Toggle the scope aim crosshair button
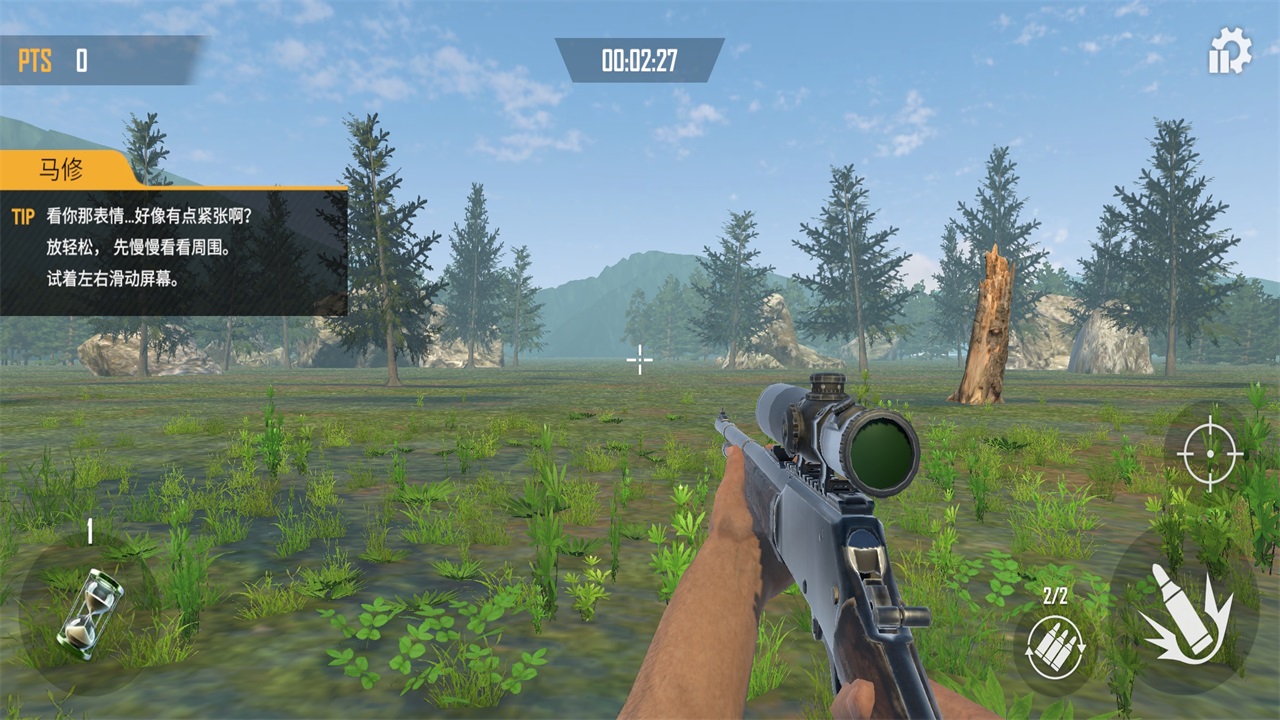This screenshot has height=720, width=1280. point(1209,453)
